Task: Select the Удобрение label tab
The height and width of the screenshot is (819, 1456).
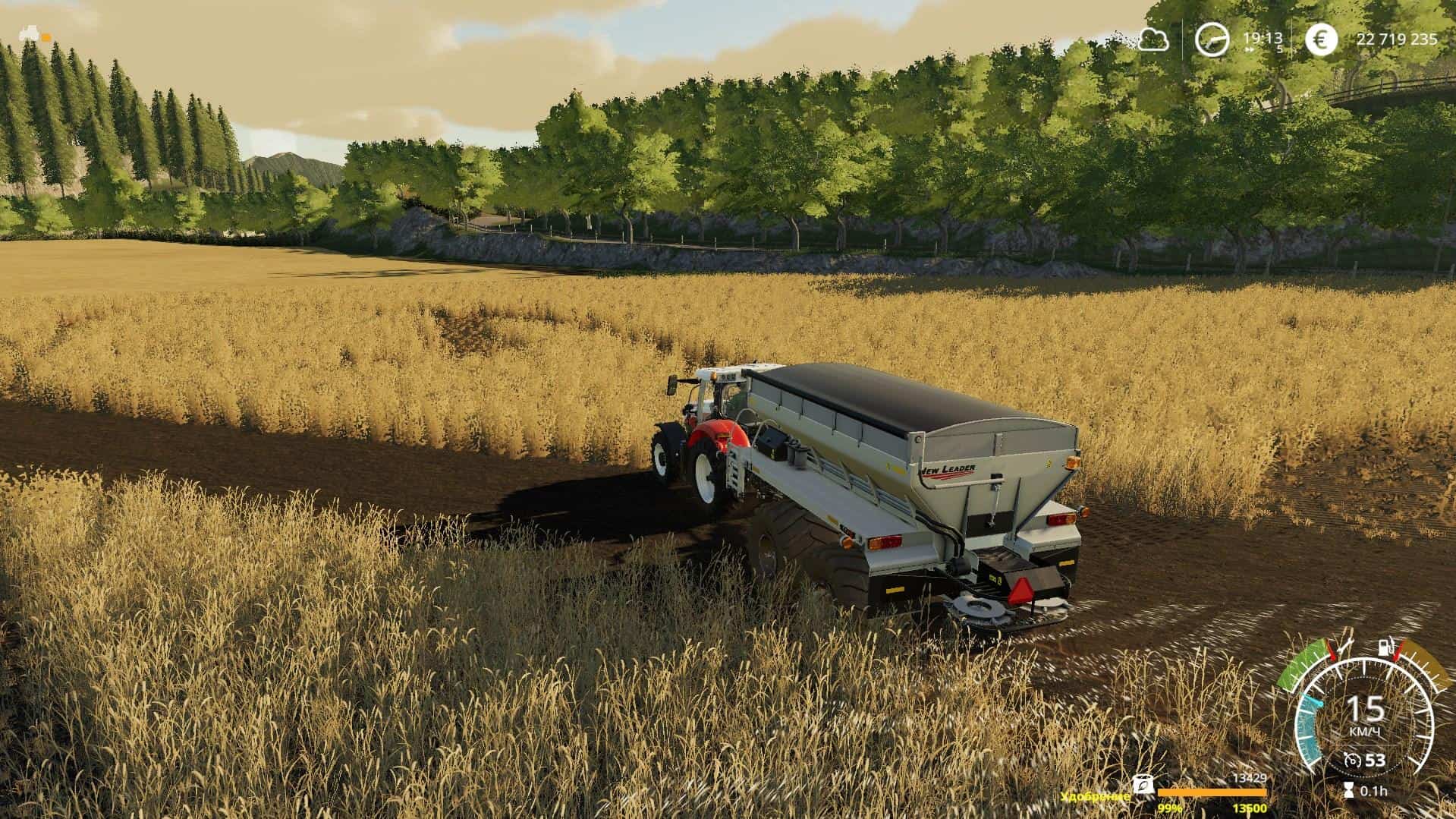Action: pos(1095,797)
